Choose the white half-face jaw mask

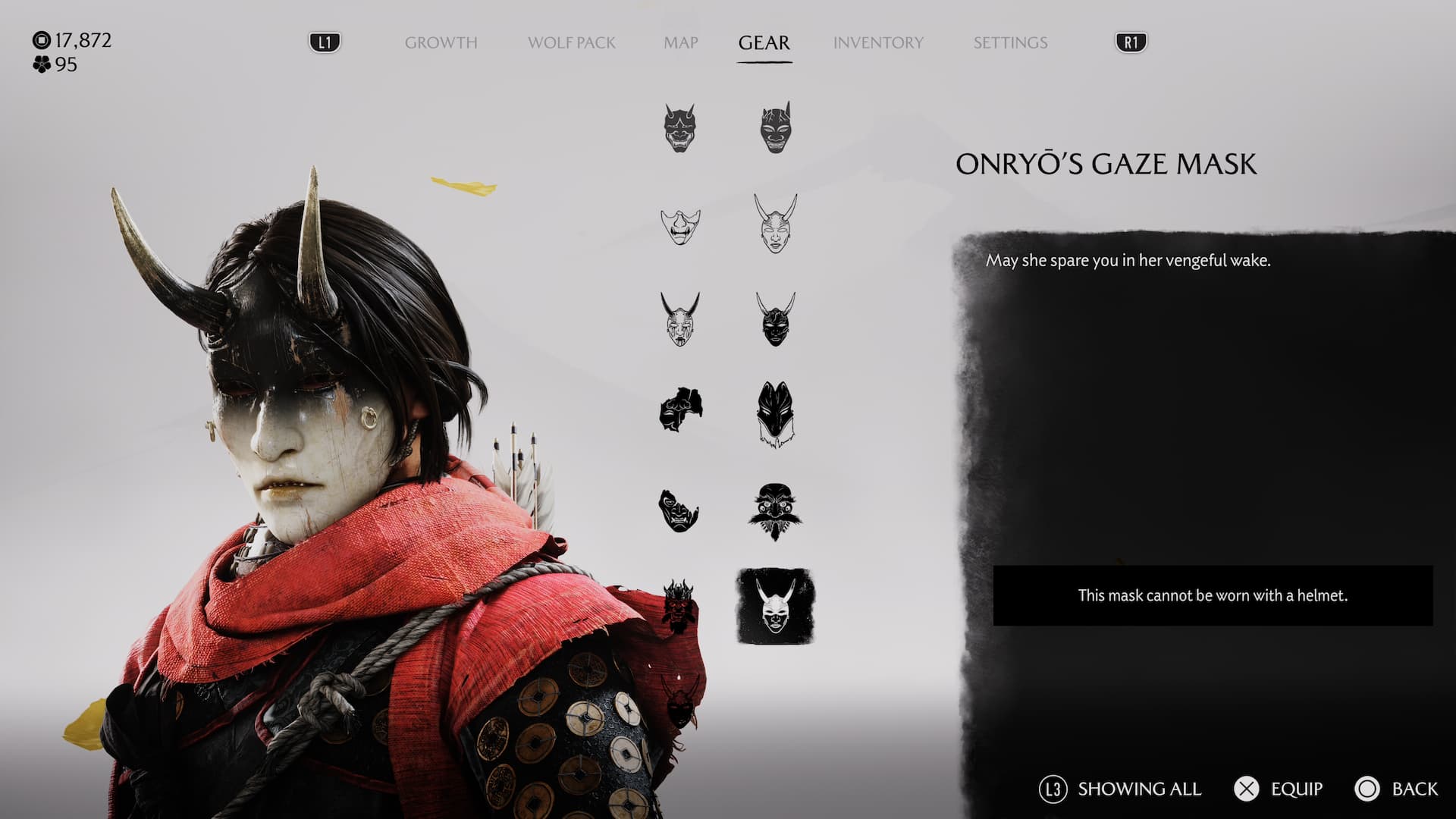[x=679, y=226]
